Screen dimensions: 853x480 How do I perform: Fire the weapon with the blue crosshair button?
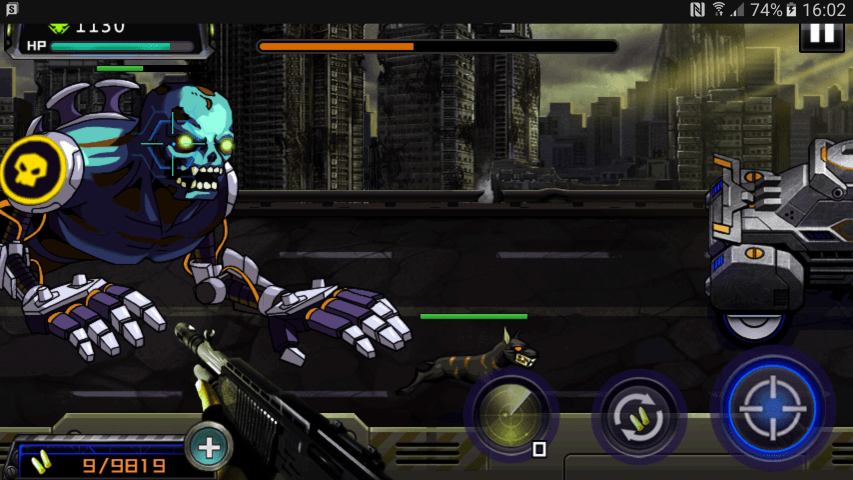point(773,407)
